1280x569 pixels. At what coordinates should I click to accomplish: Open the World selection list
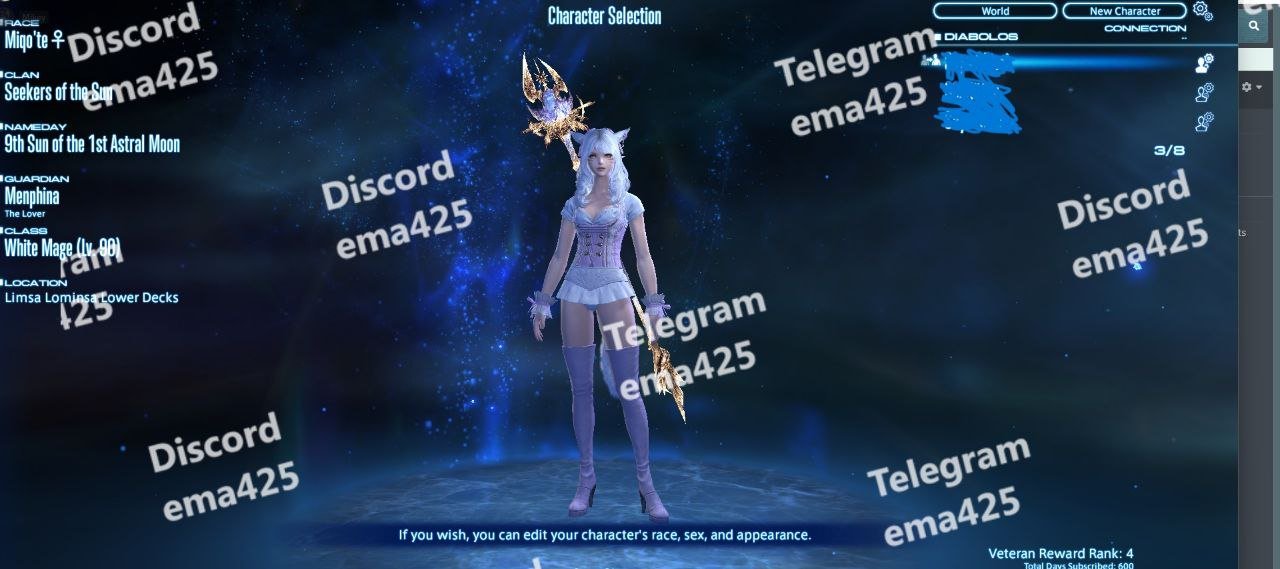point(995,11)
